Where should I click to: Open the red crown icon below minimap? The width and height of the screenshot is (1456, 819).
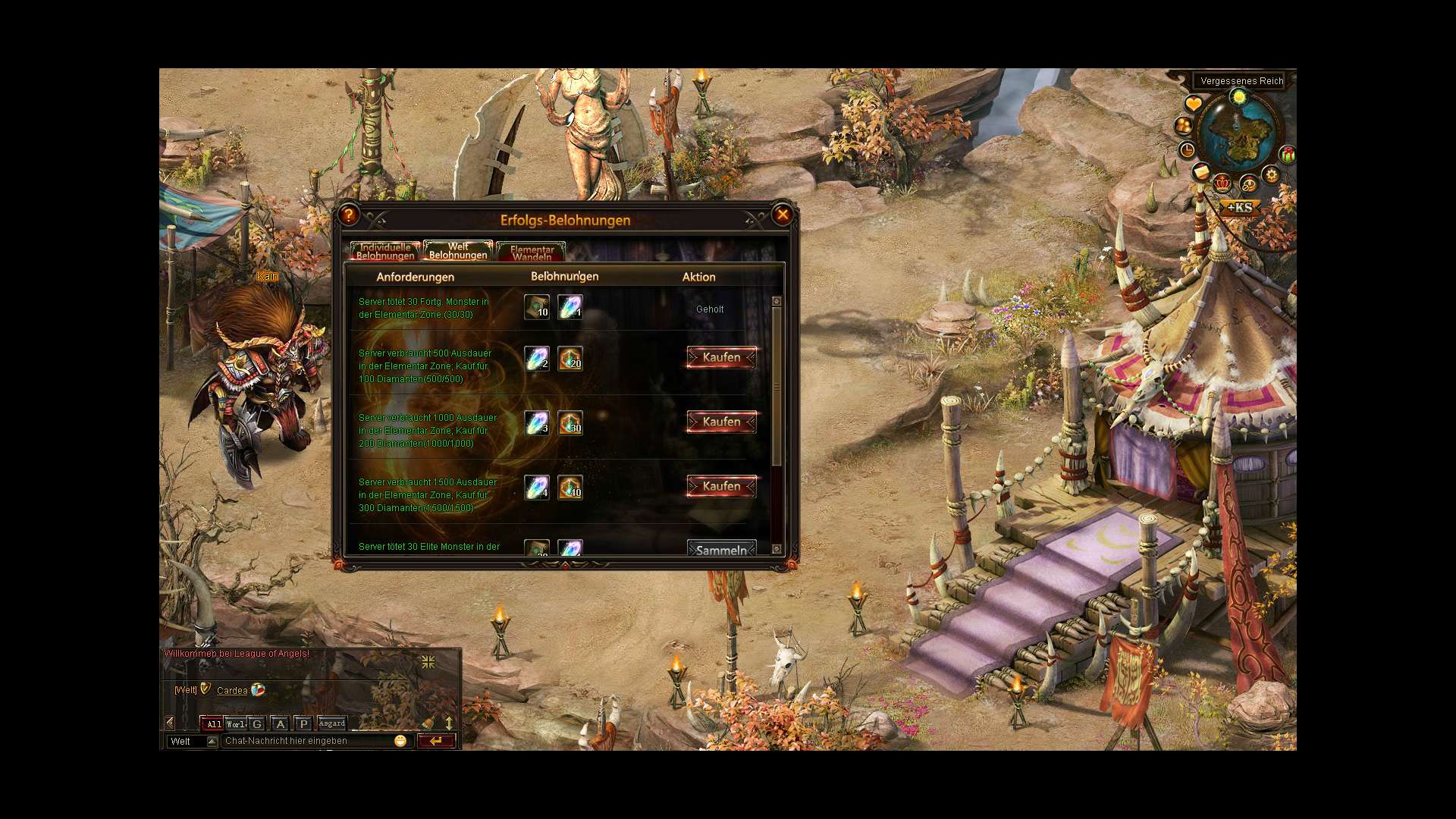(x=1222, y=183)
